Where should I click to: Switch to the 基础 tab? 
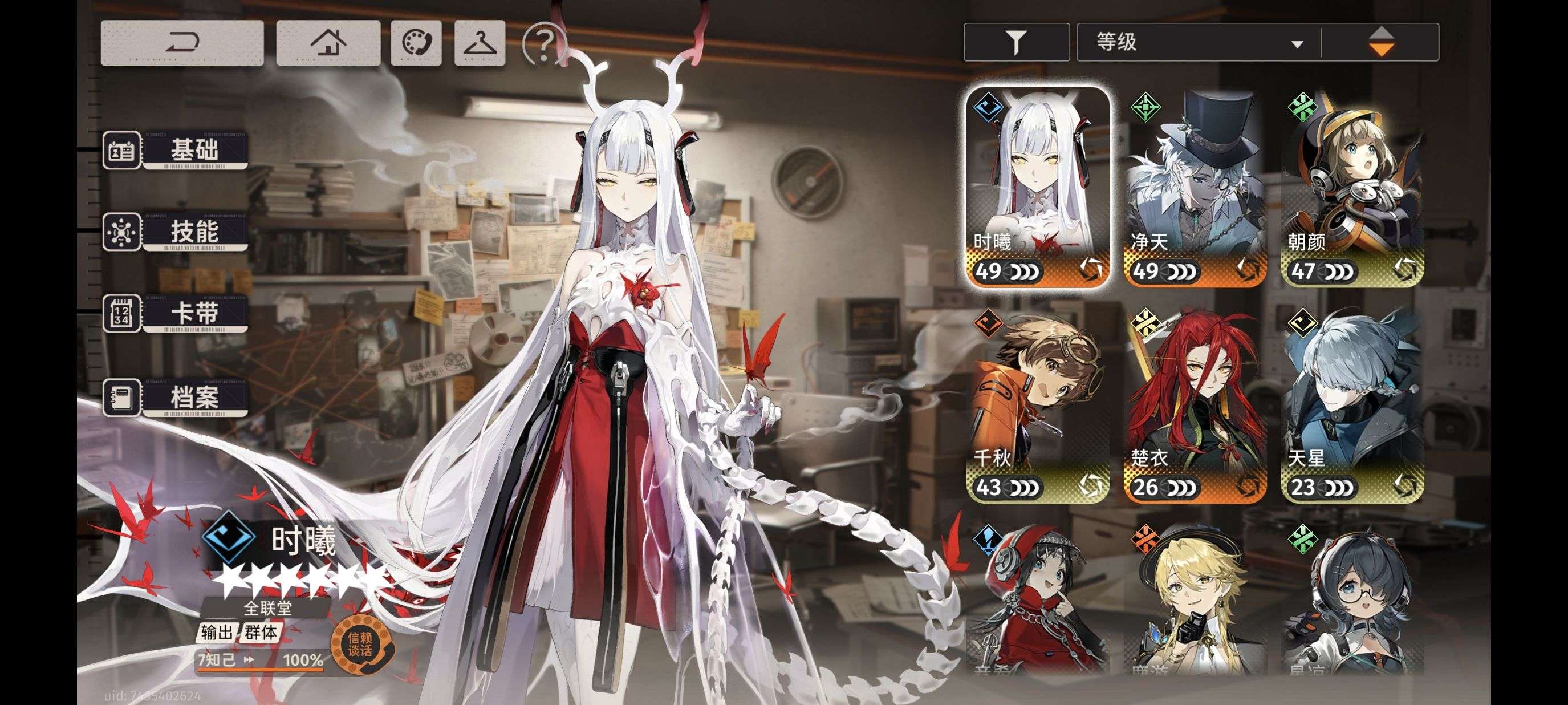tap(176, 150)
